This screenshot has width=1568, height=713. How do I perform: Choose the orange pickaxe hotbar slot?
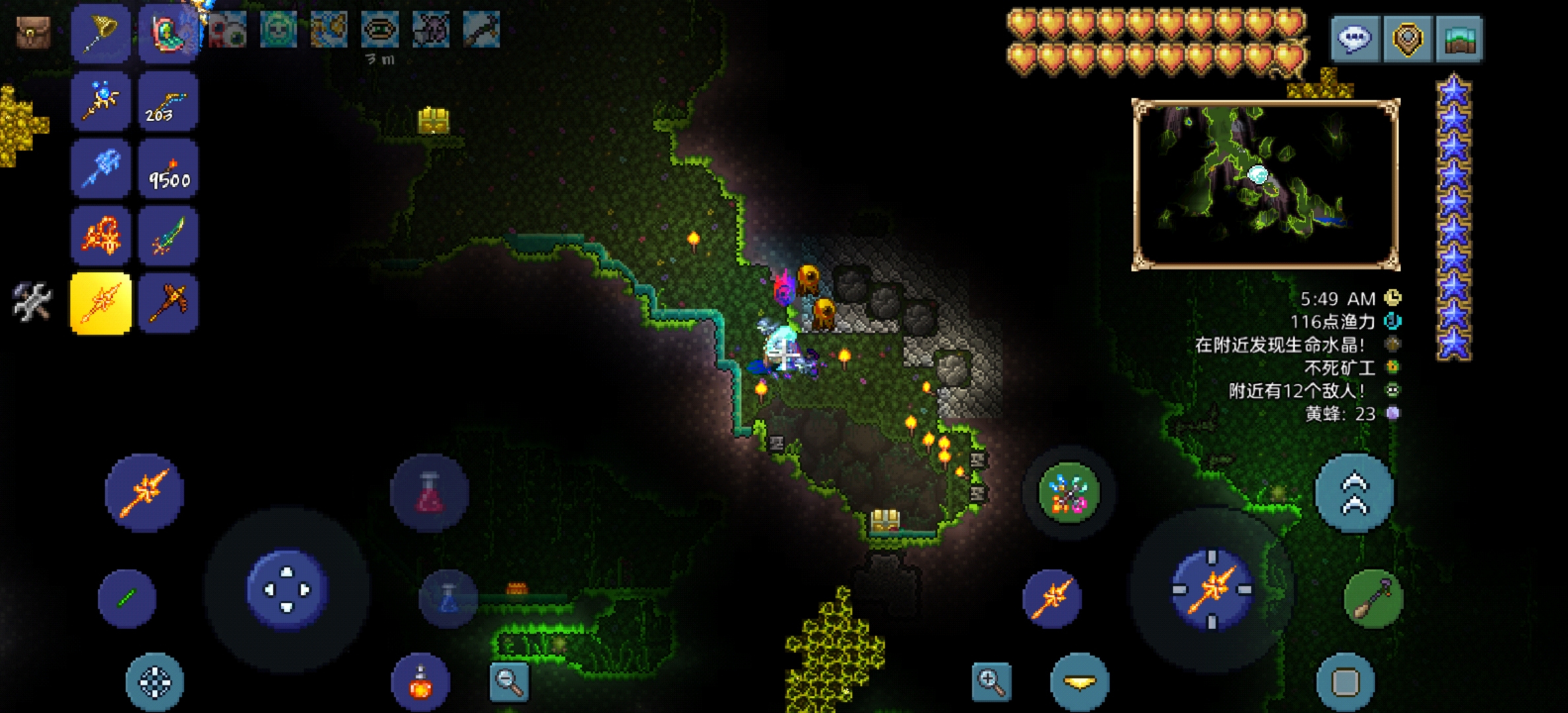coord(168,304)
